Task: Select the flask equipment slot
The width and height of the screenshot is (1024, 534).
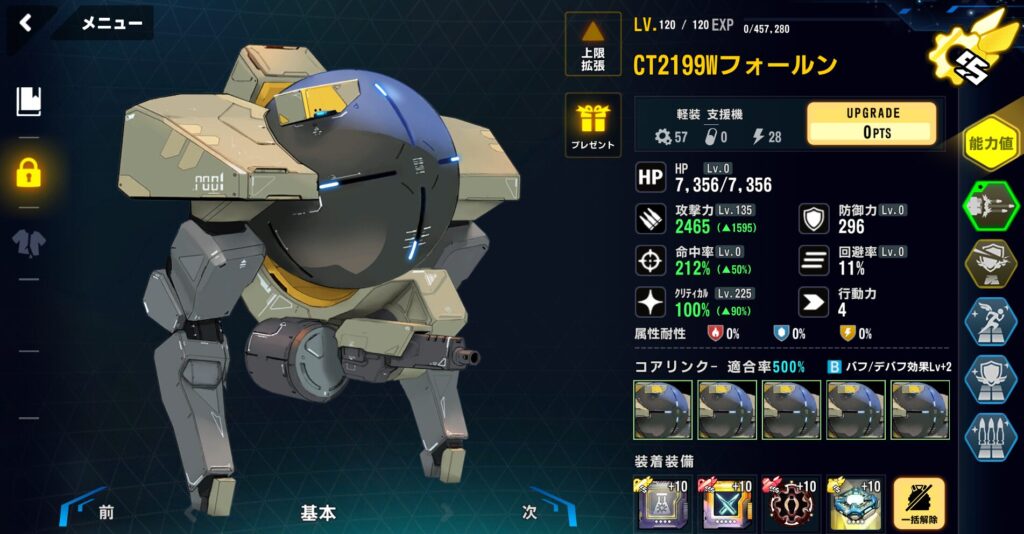Action: pyautogui.click(x=663, y=503)
